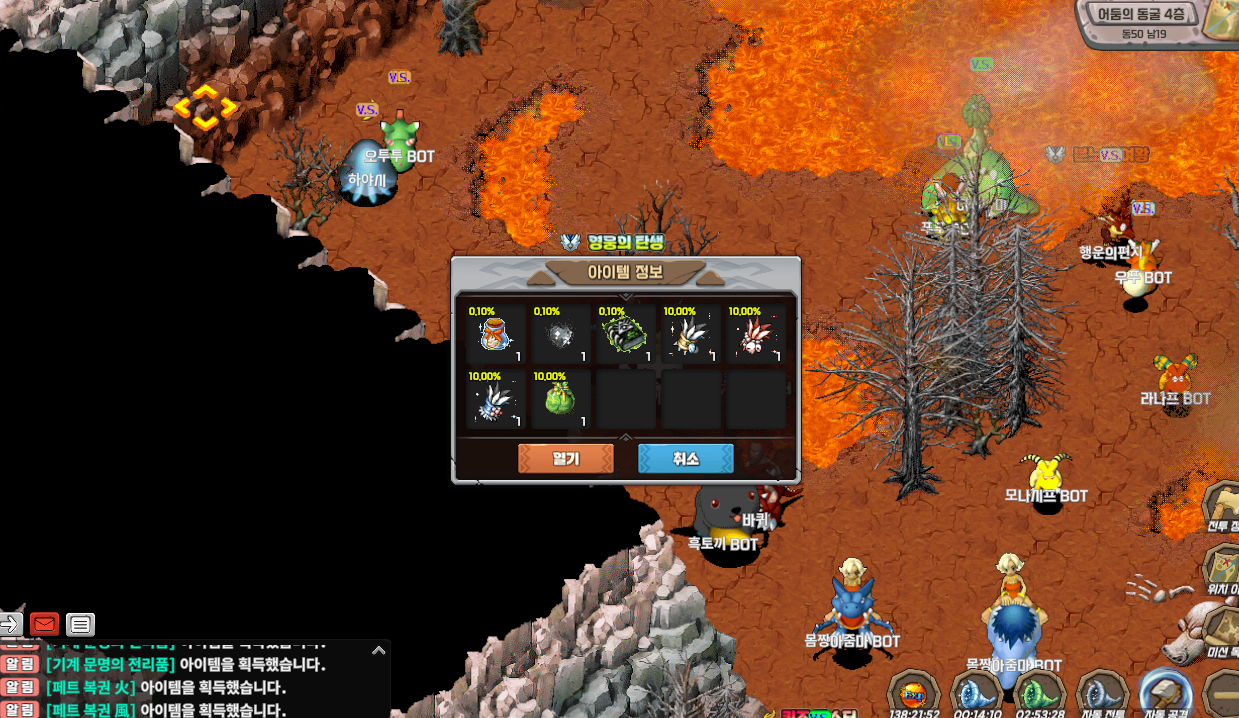Select the green clawed book item
1239x718 pixels.
(x=625, y=335)
